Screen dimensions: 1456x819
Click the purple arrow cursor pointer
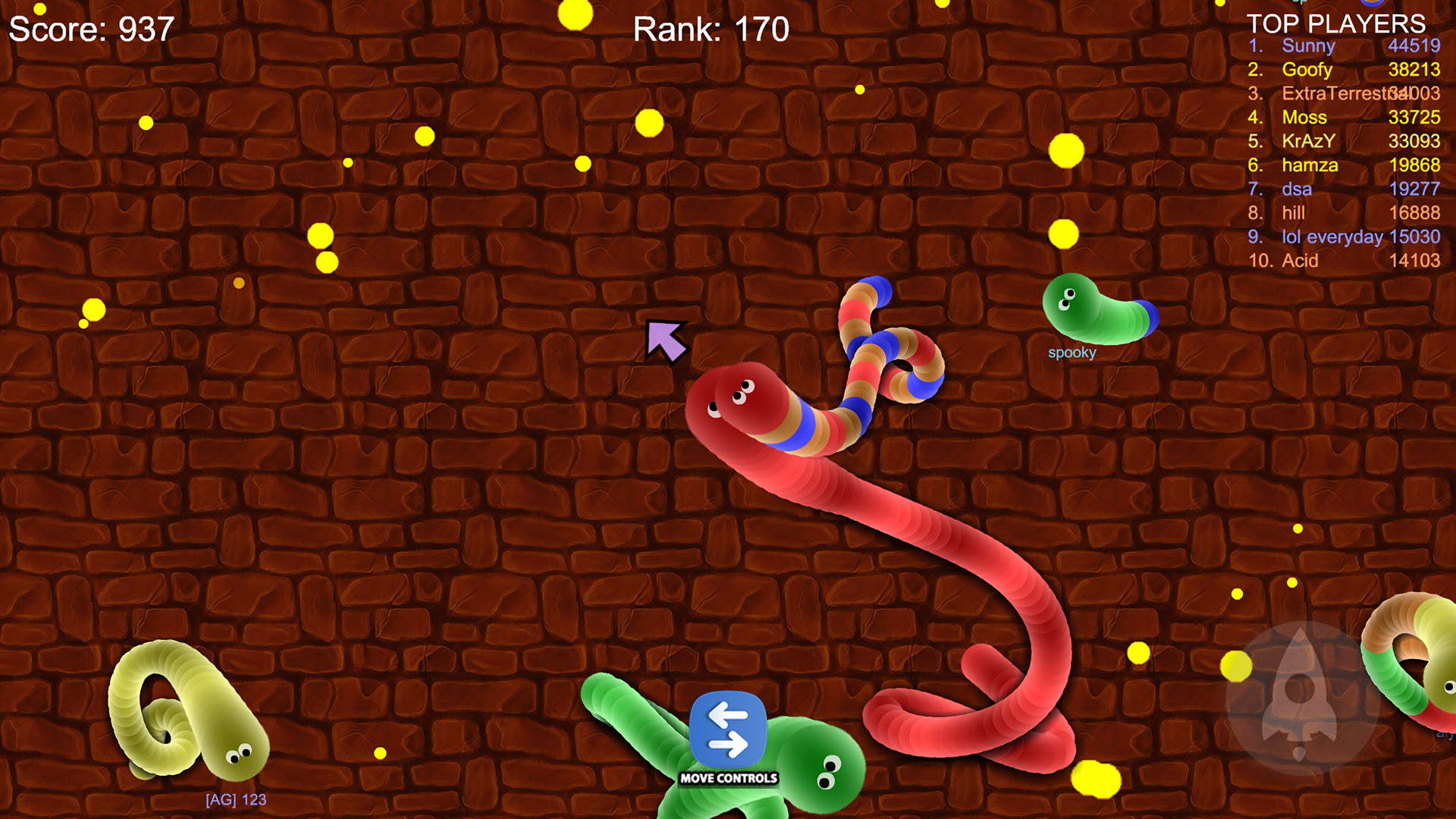[666, 343]
